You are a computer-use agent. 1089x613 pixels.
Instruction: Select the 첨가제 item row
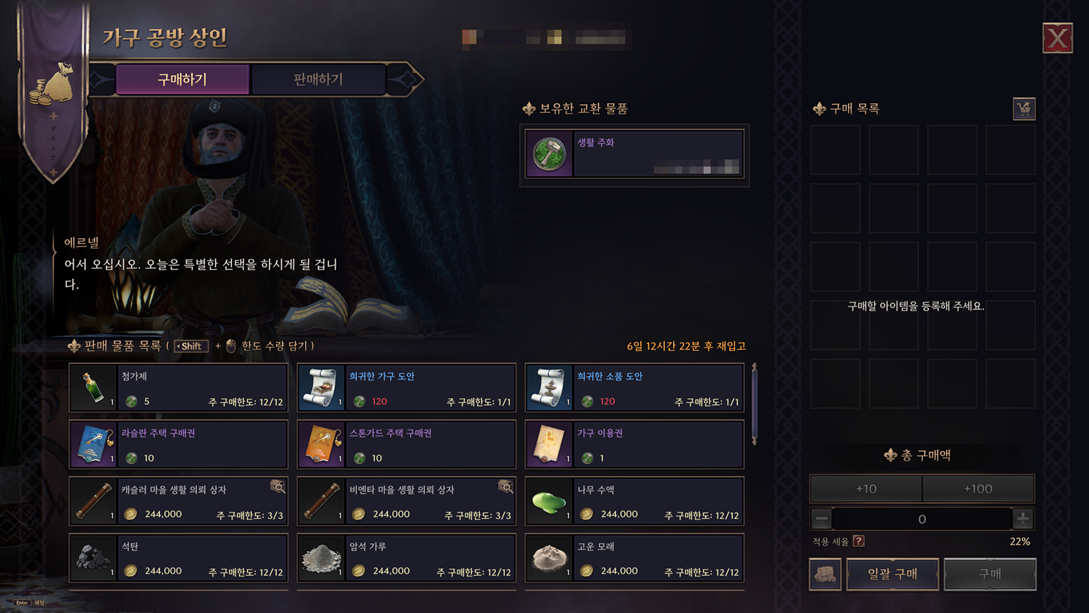point(179,388)
